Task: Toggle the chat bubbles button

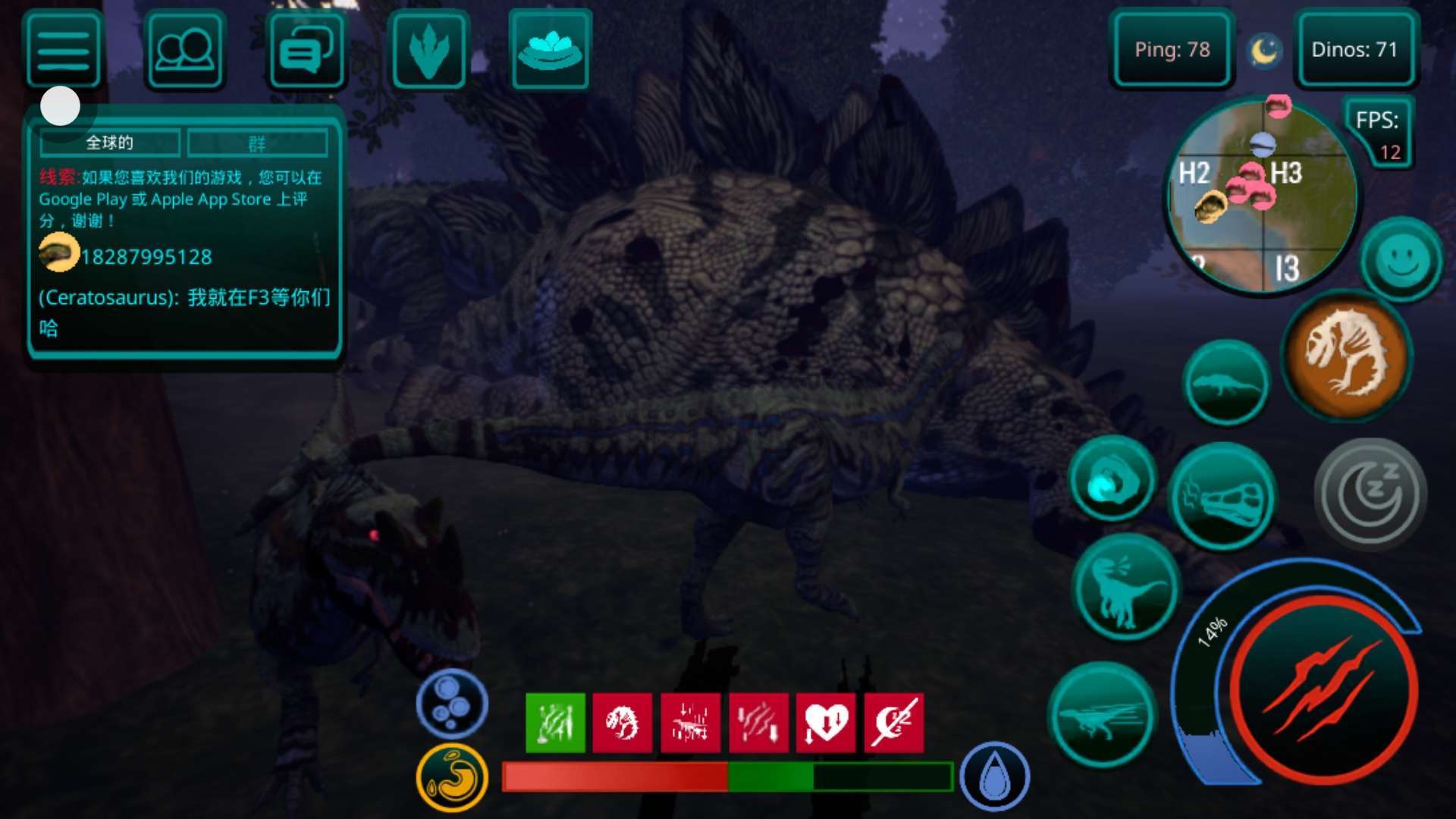Action: (x=306, y=51)
